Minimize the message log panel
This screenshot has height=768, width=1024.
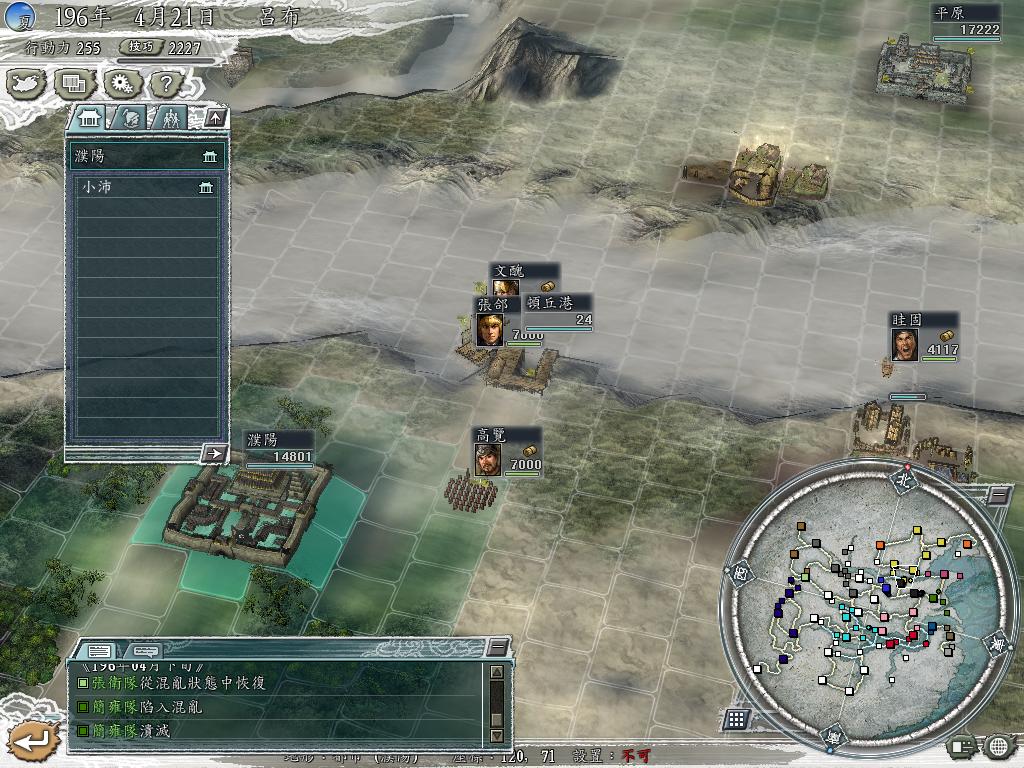(497, 648)
